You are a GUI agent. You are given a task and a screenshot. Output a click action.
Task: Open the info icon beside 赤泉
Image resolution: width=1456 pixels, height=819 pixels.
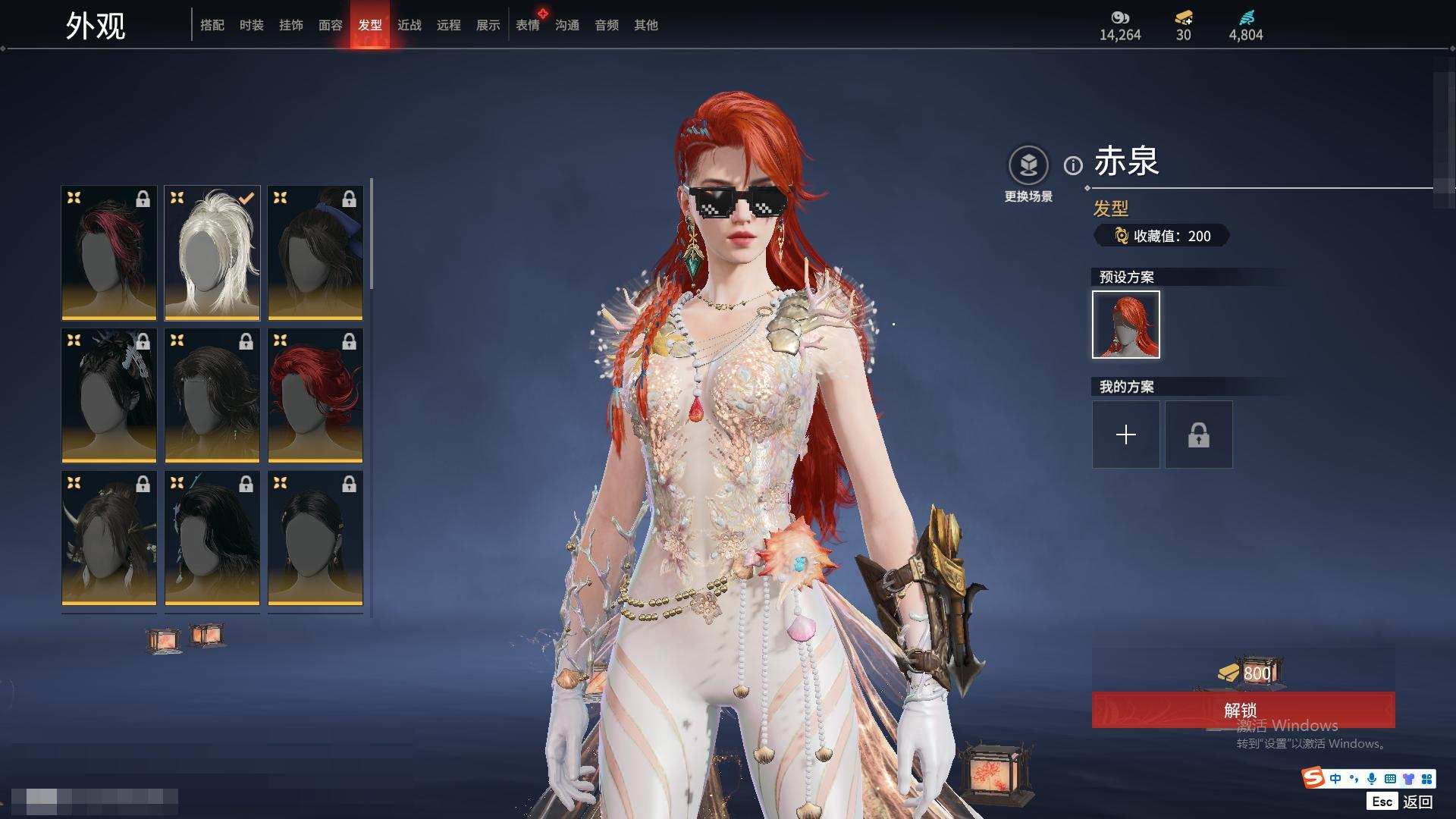(x=1073, y=165)
